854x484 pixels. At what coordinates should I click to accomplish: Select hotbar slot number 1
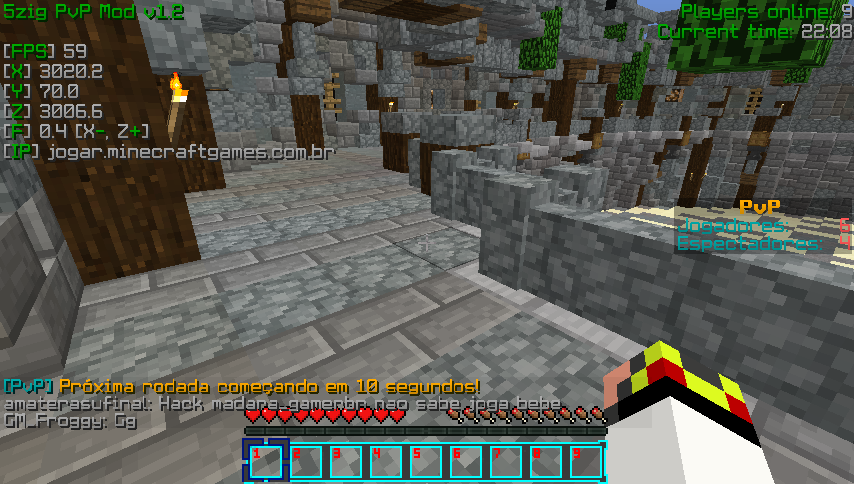265,462
